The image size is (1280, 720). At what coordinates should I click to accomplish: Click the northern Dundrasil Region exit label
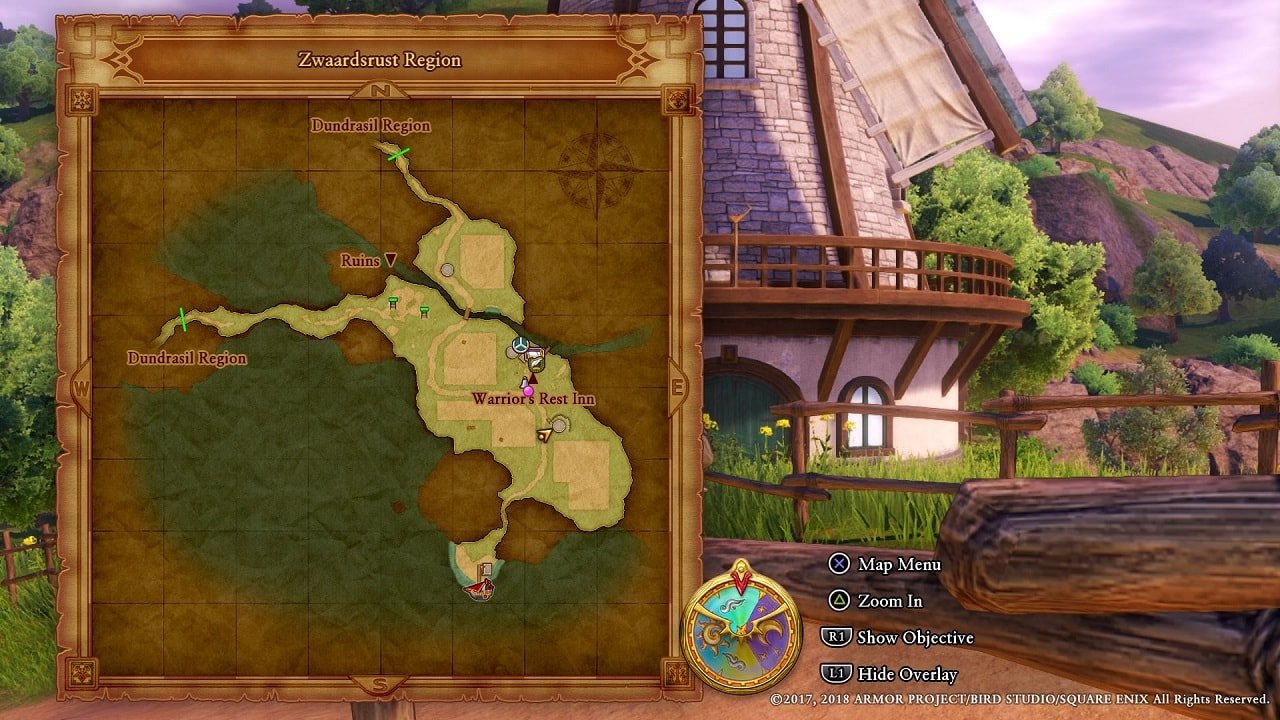pos(370,126)
